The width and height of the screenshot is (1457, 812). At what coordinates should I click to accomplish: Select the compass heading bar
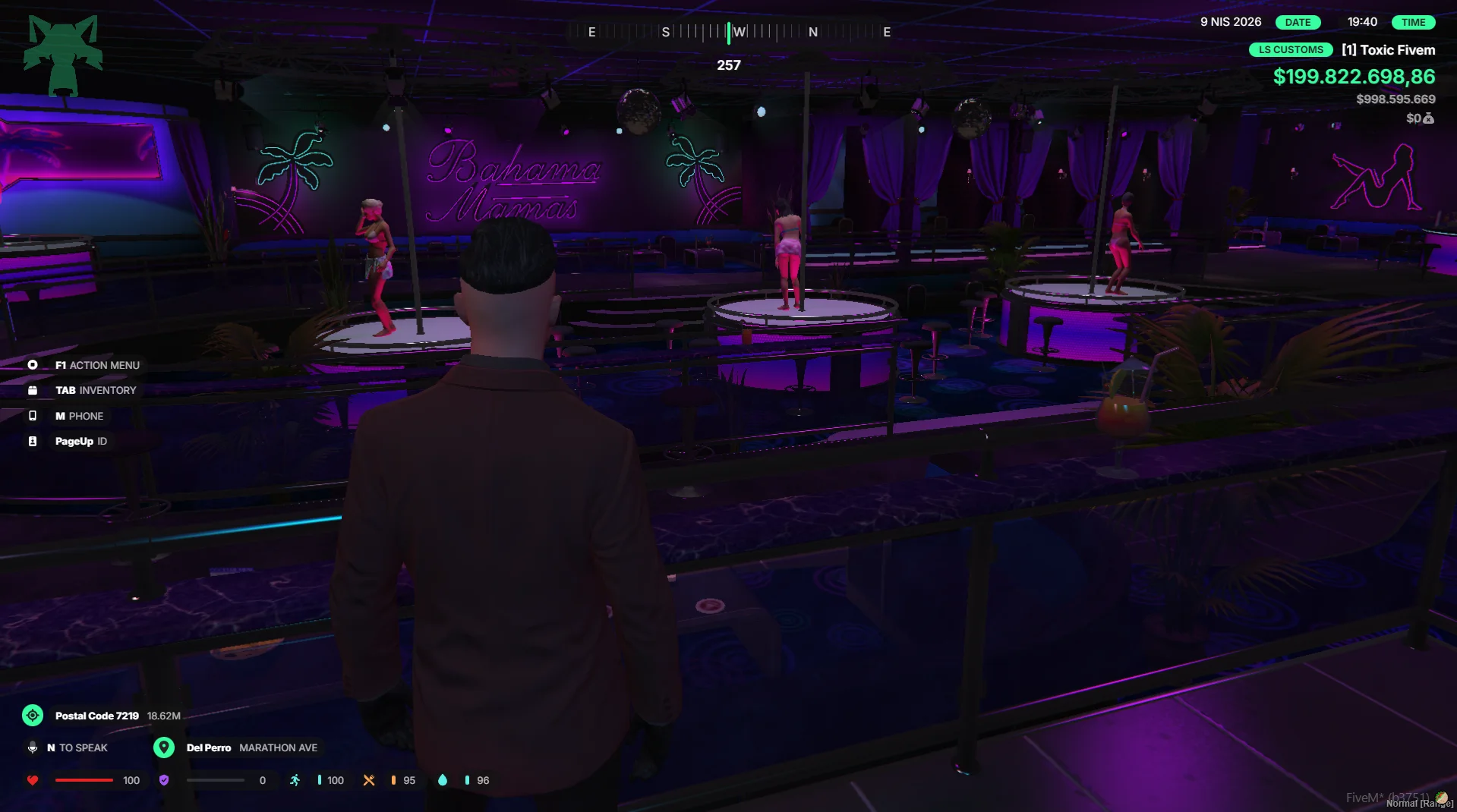point(729,32)
